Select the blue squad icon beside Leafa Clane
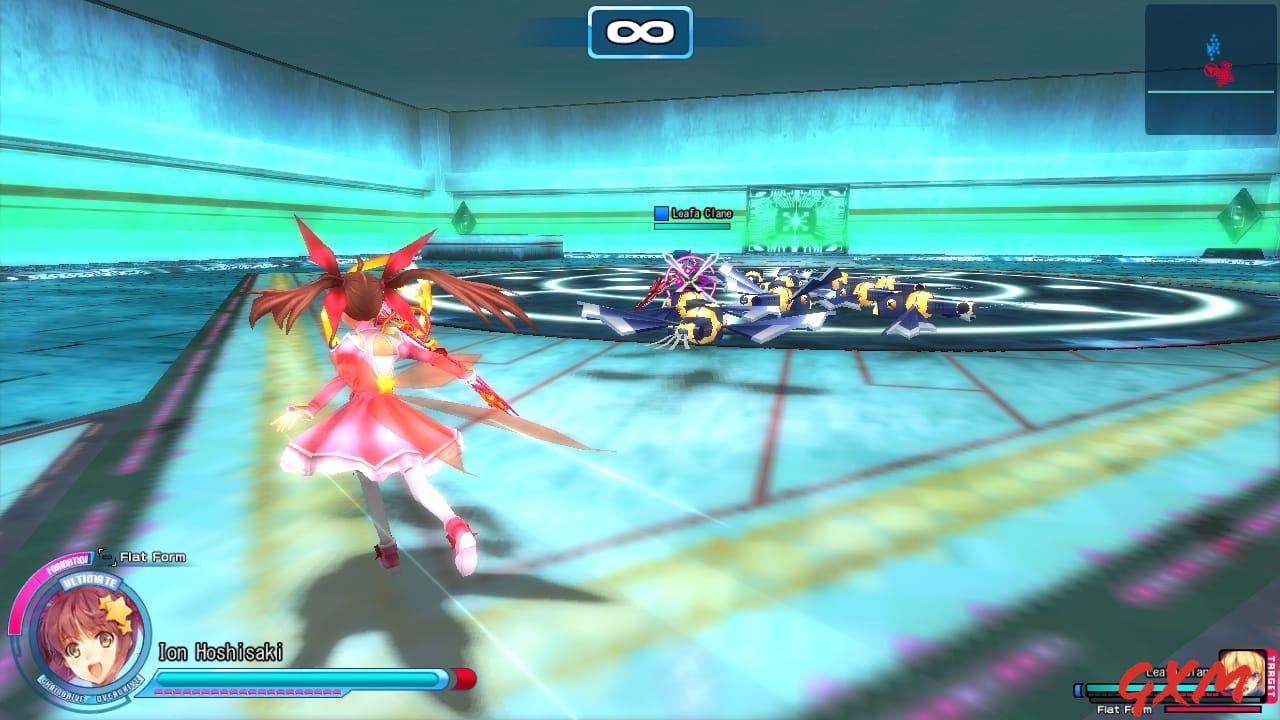1280x720 pixels. pos(660,212)
